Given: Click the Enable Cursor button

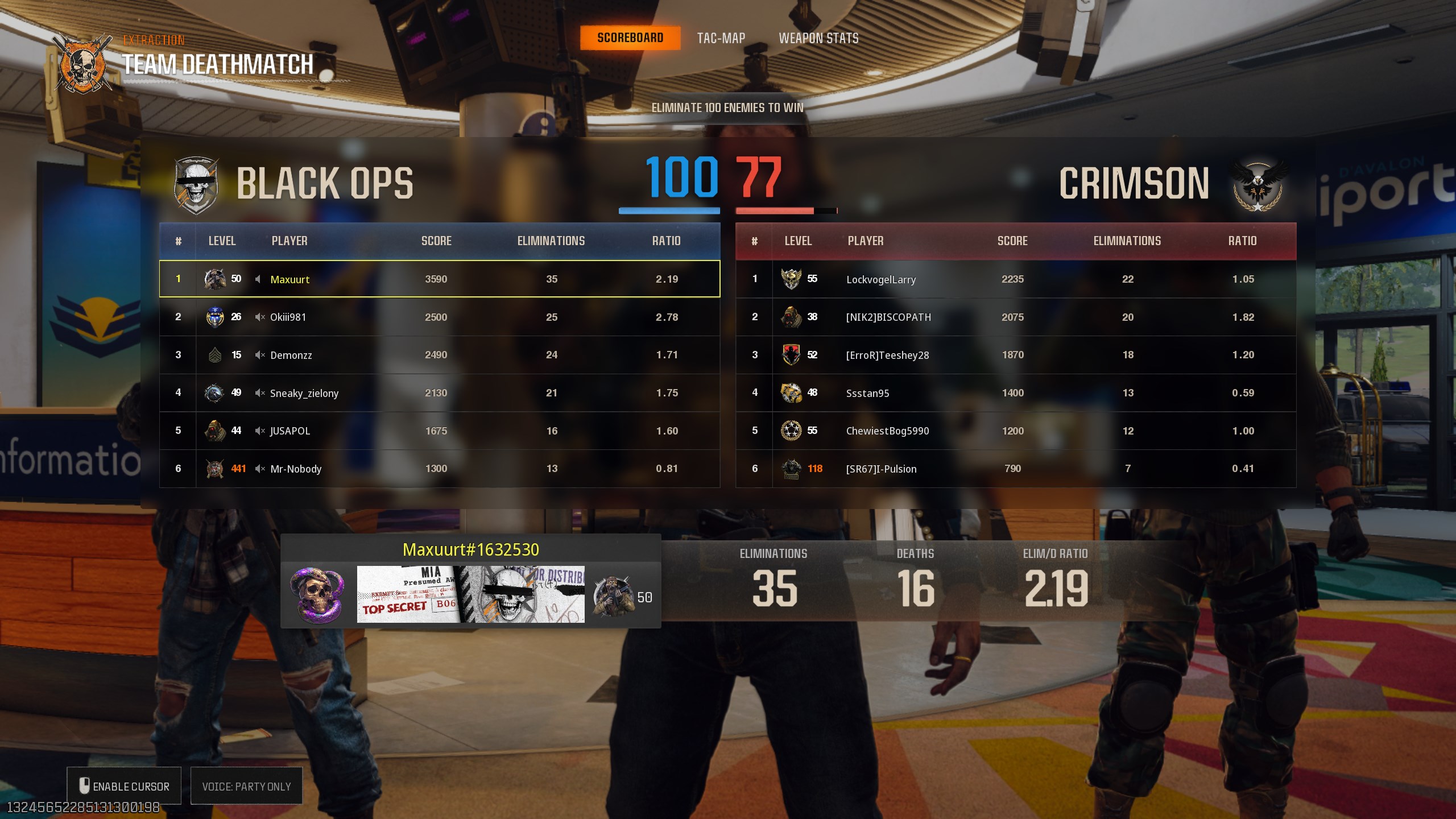Looking at the screenshot, I should coord(124,786).
